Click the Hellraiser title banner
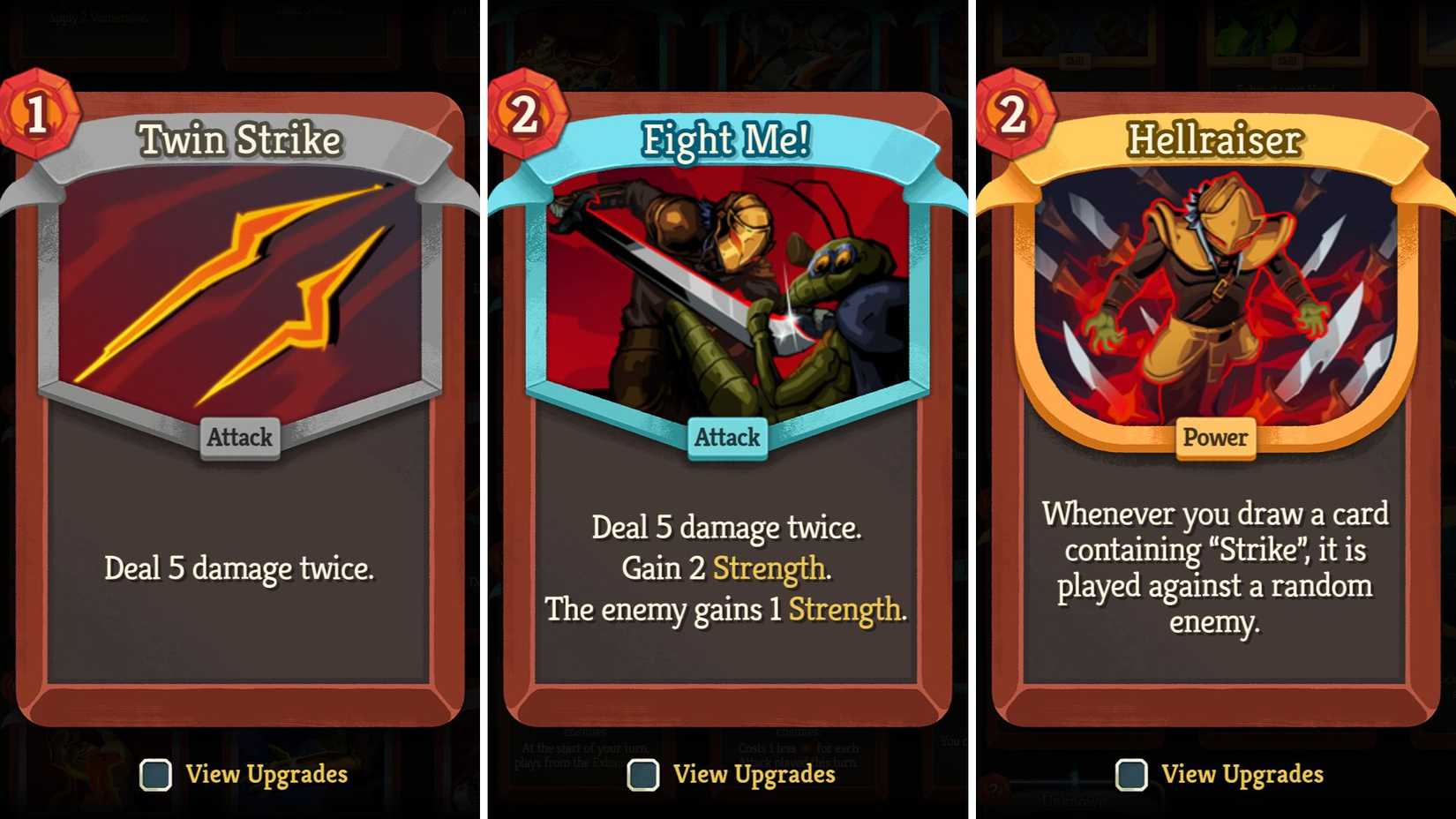The image size is (1456, 819). (x=1215, y=139)
